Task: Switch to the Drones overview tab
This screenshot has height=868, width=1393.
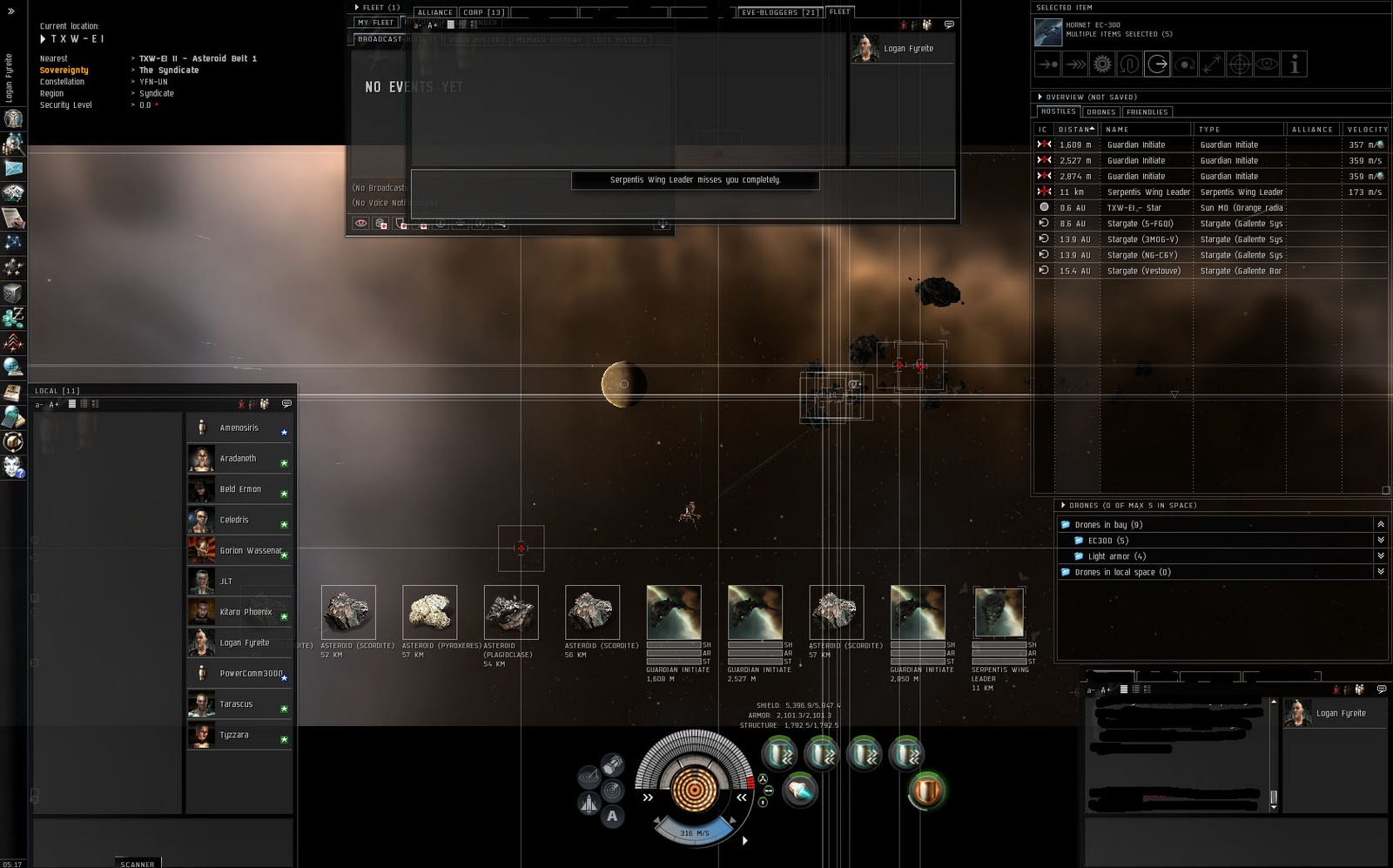Action: pyautogui.click(x=1100, y=111)
